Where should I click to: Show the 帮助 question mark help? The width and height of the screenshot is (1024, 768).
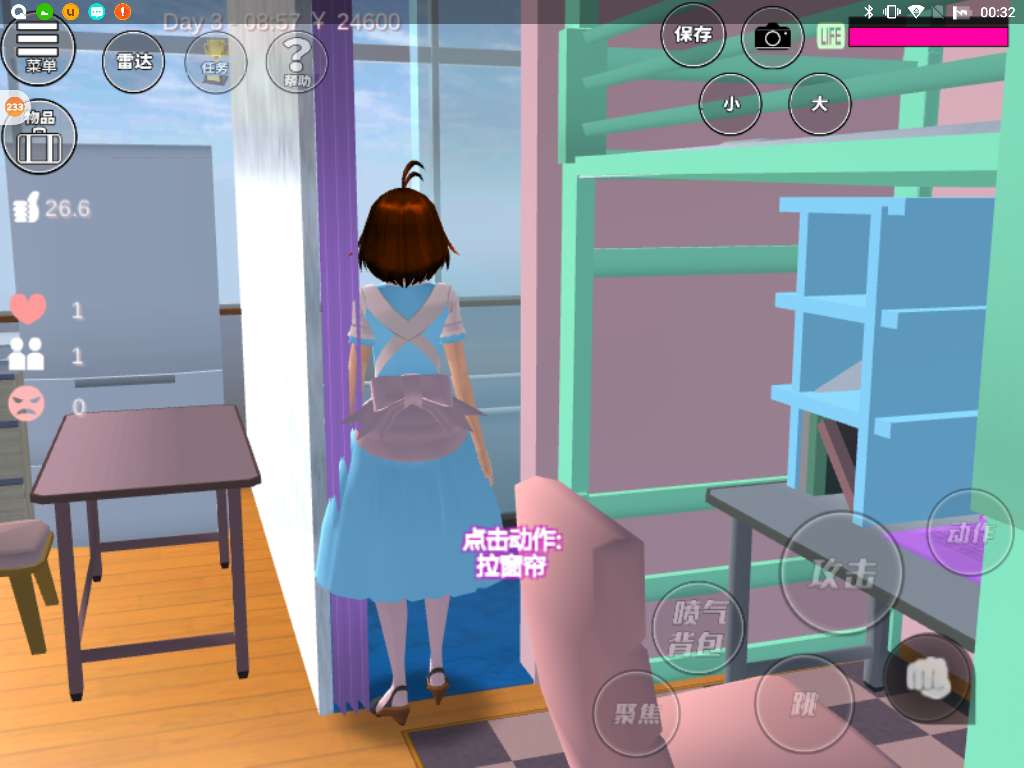coord(297,62)
